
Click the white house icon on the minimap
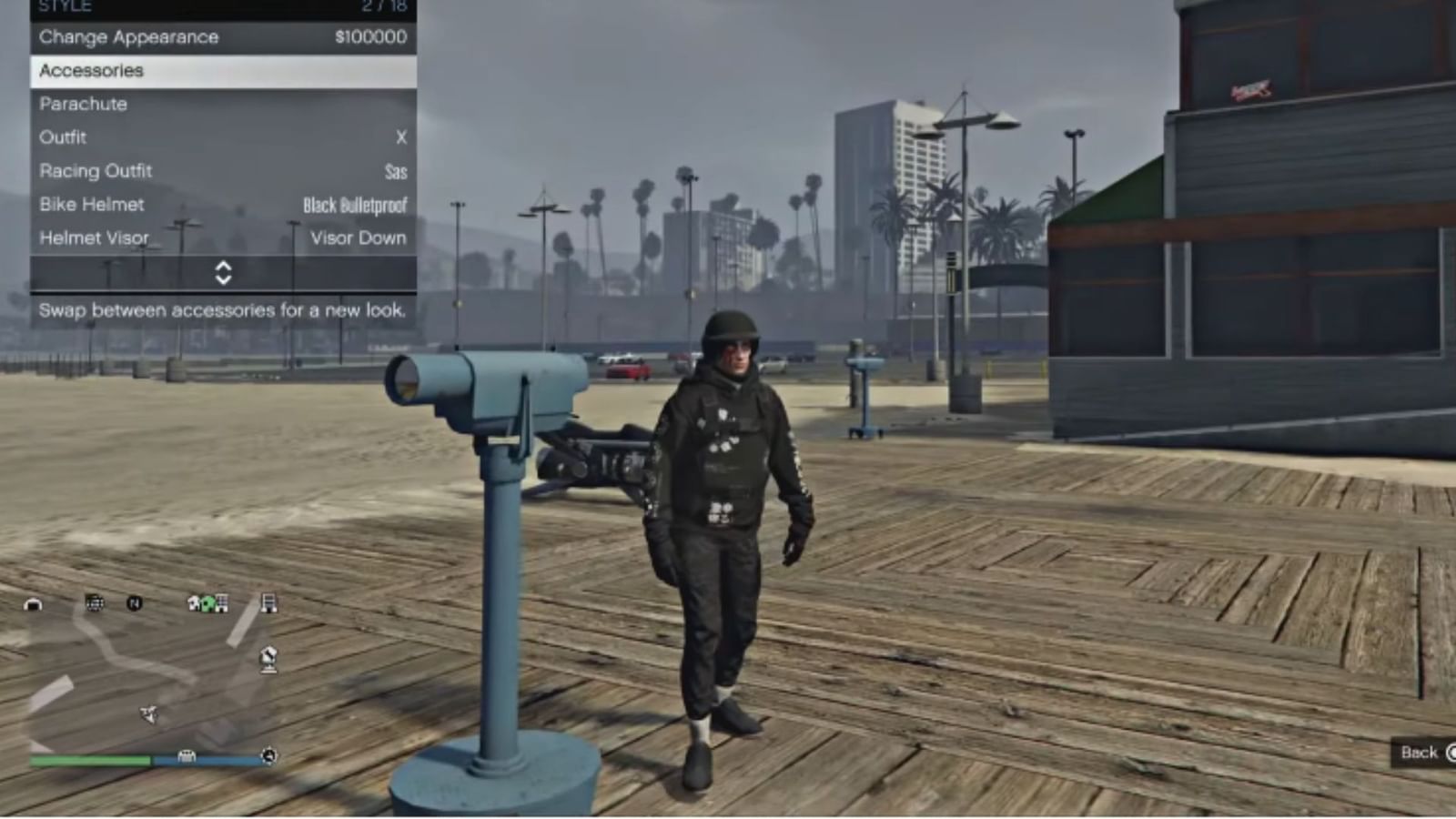pyautogui.click(x=194, y=602)
